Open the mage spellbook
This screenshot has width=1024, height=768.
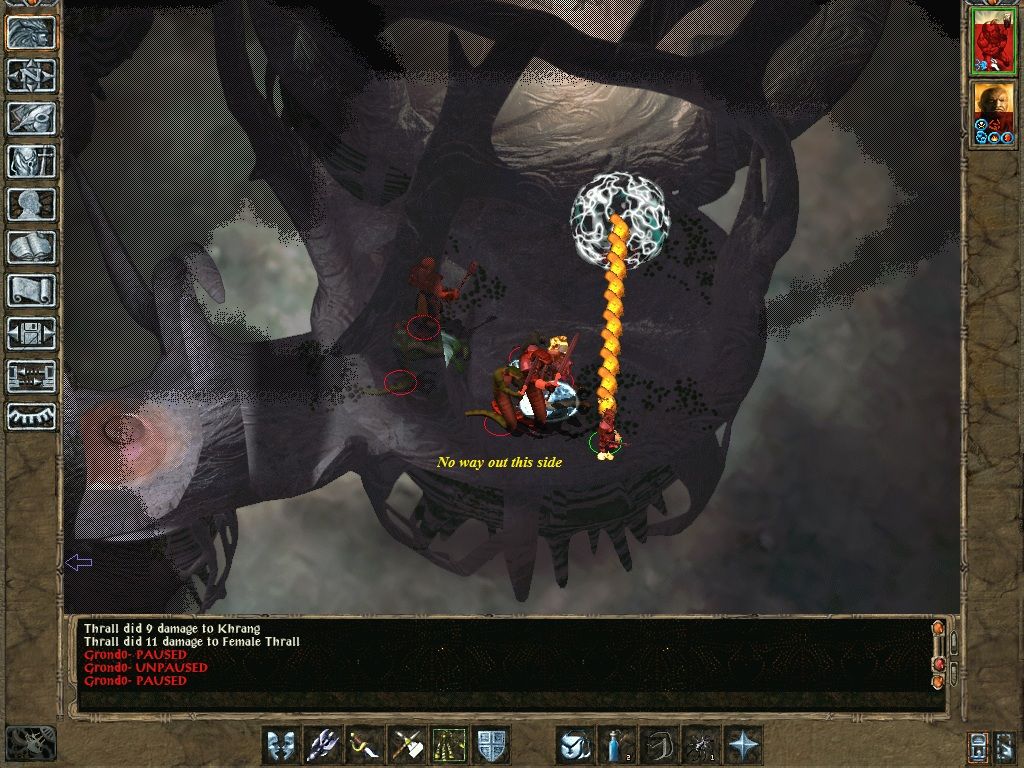tap(31, 247)
